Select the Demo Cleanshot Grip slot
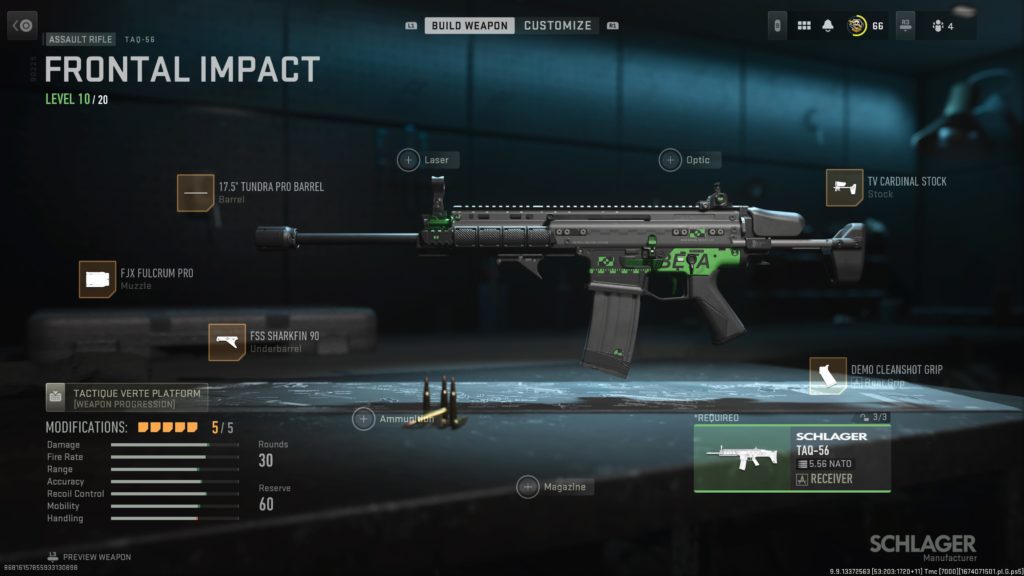The height and width of the screenshot is (576, 1024). pyautogui.click(x=828, y=375)
